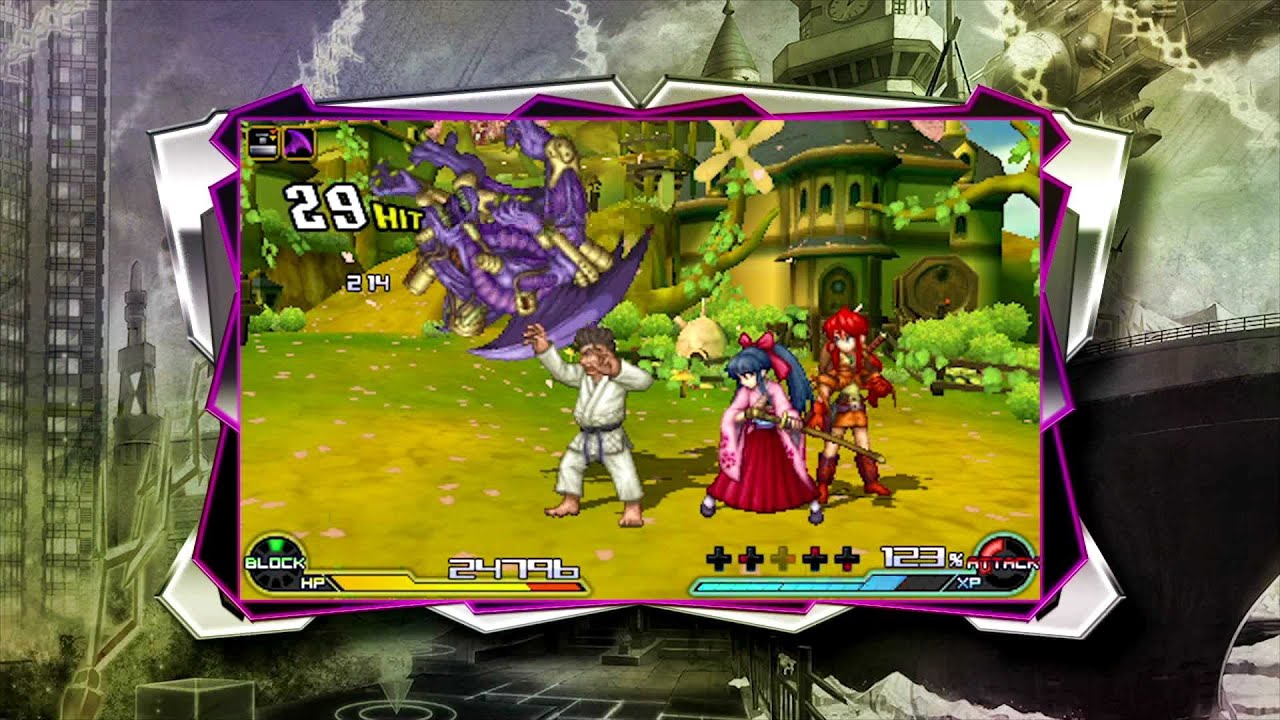Click the last cross marker near 123%
Viewport: 1280px width, 720px height.
846,557
